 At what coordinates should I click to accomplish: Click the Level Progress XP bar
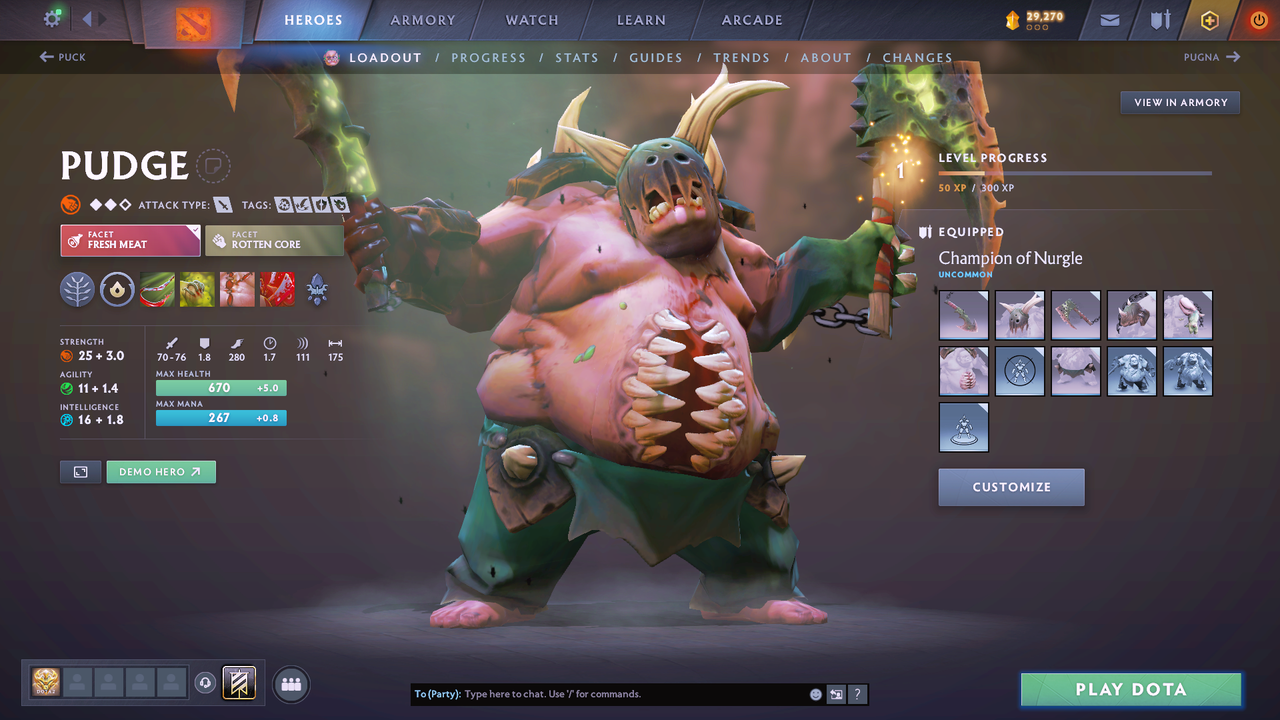1075,172
